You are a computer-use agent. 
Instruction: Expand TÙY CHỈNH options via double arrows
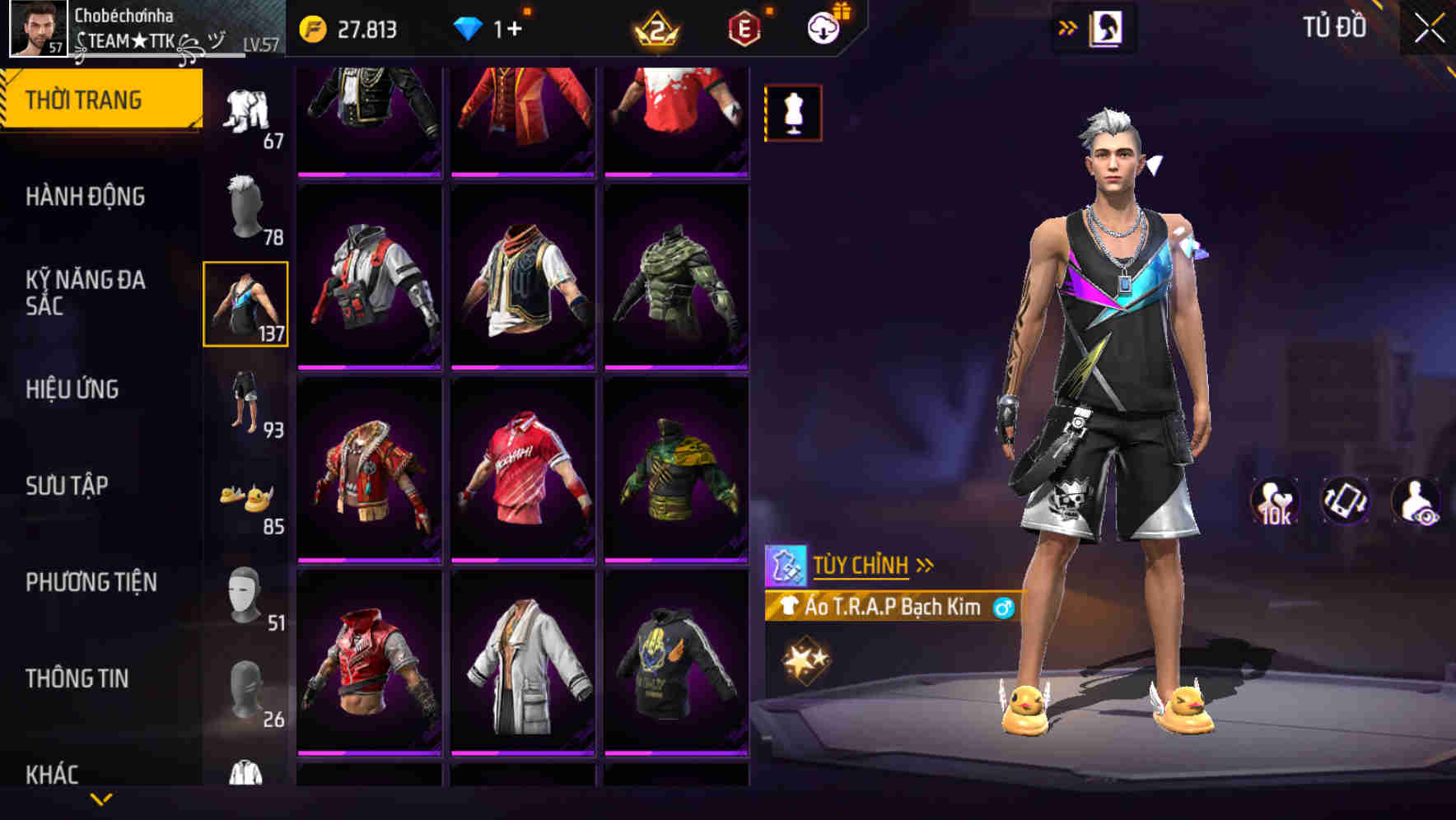(924, 565)
